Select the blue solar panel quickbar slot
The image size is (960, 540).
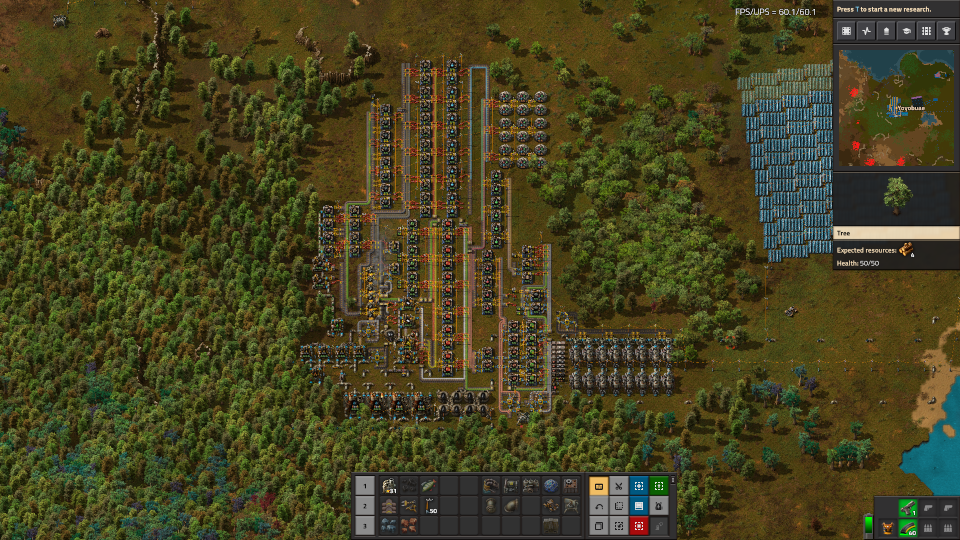pos(388,525)
